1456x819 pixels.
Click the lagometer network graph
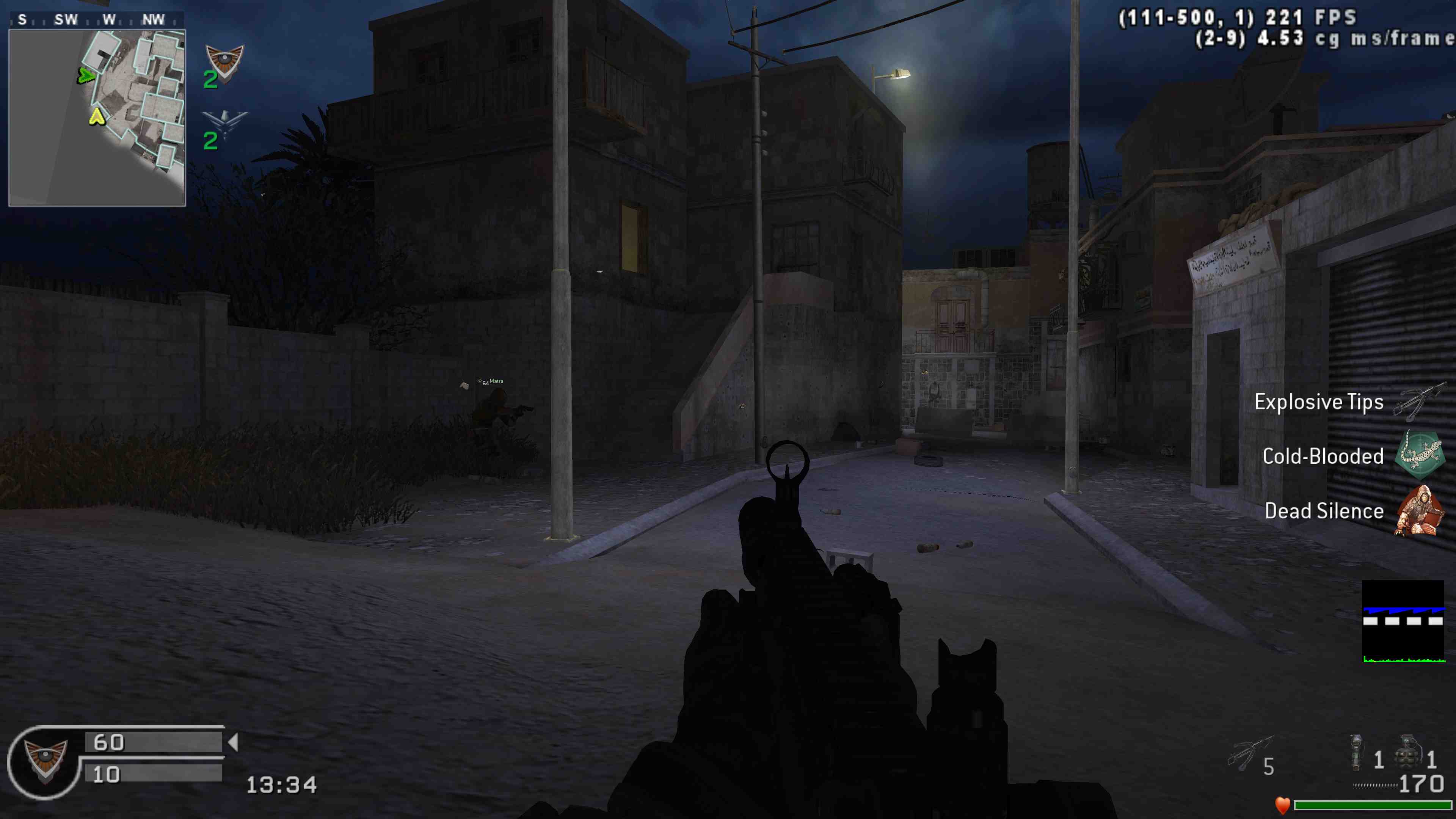point(1403,621)
